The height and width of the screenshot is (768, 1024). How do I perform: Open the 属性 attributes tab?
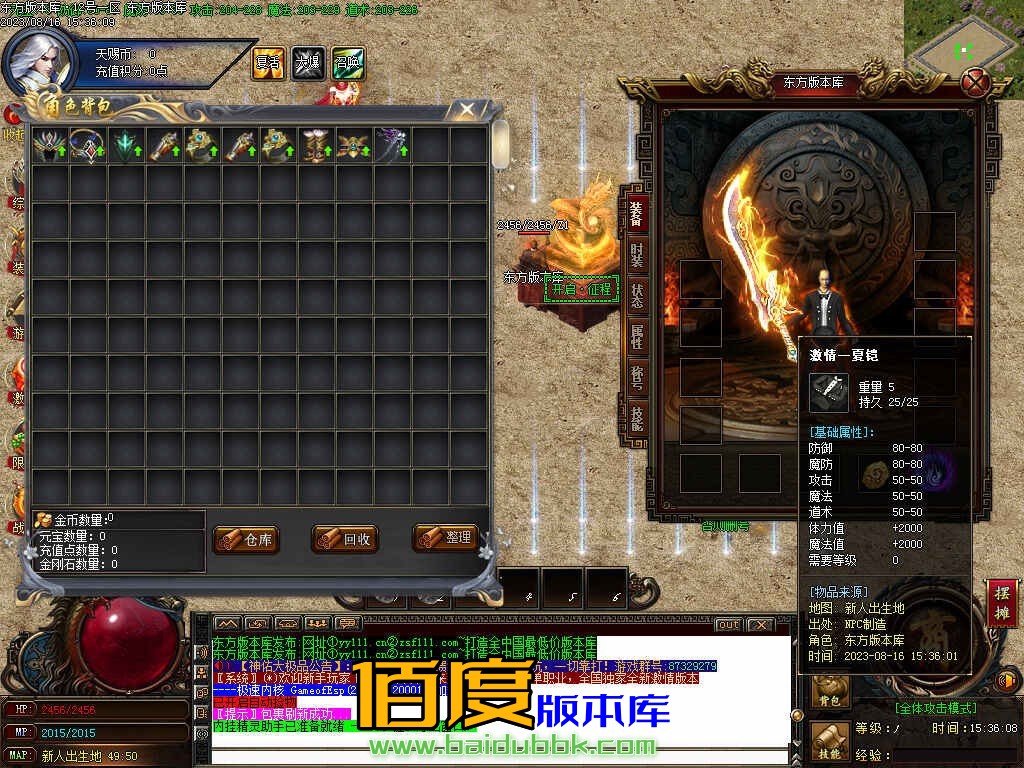tap(636, 336)
